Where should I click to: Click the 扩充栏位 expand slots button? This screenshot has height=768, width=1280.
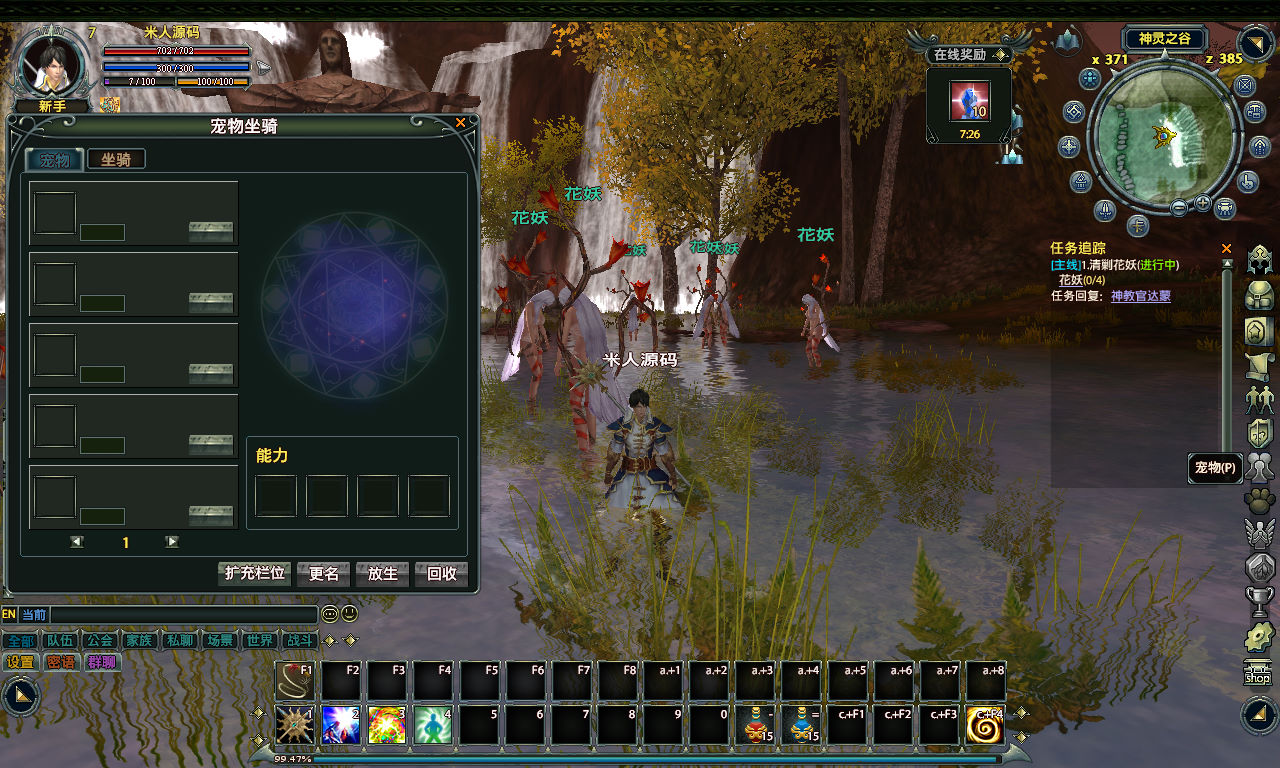[x=254, y=574]
